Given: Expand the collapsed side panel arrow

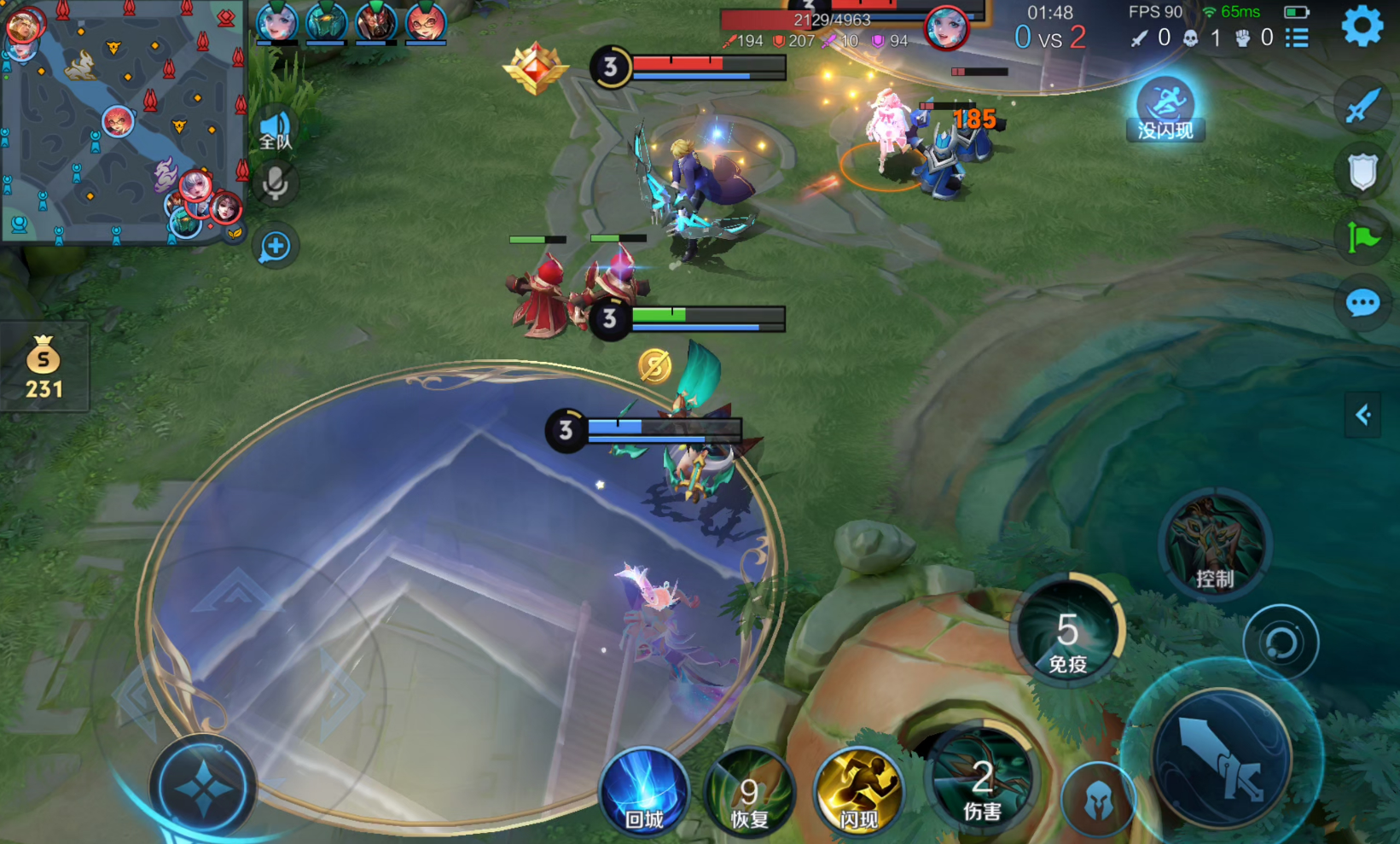Looking at the screenshot, I should click(x=1362, y=416).
